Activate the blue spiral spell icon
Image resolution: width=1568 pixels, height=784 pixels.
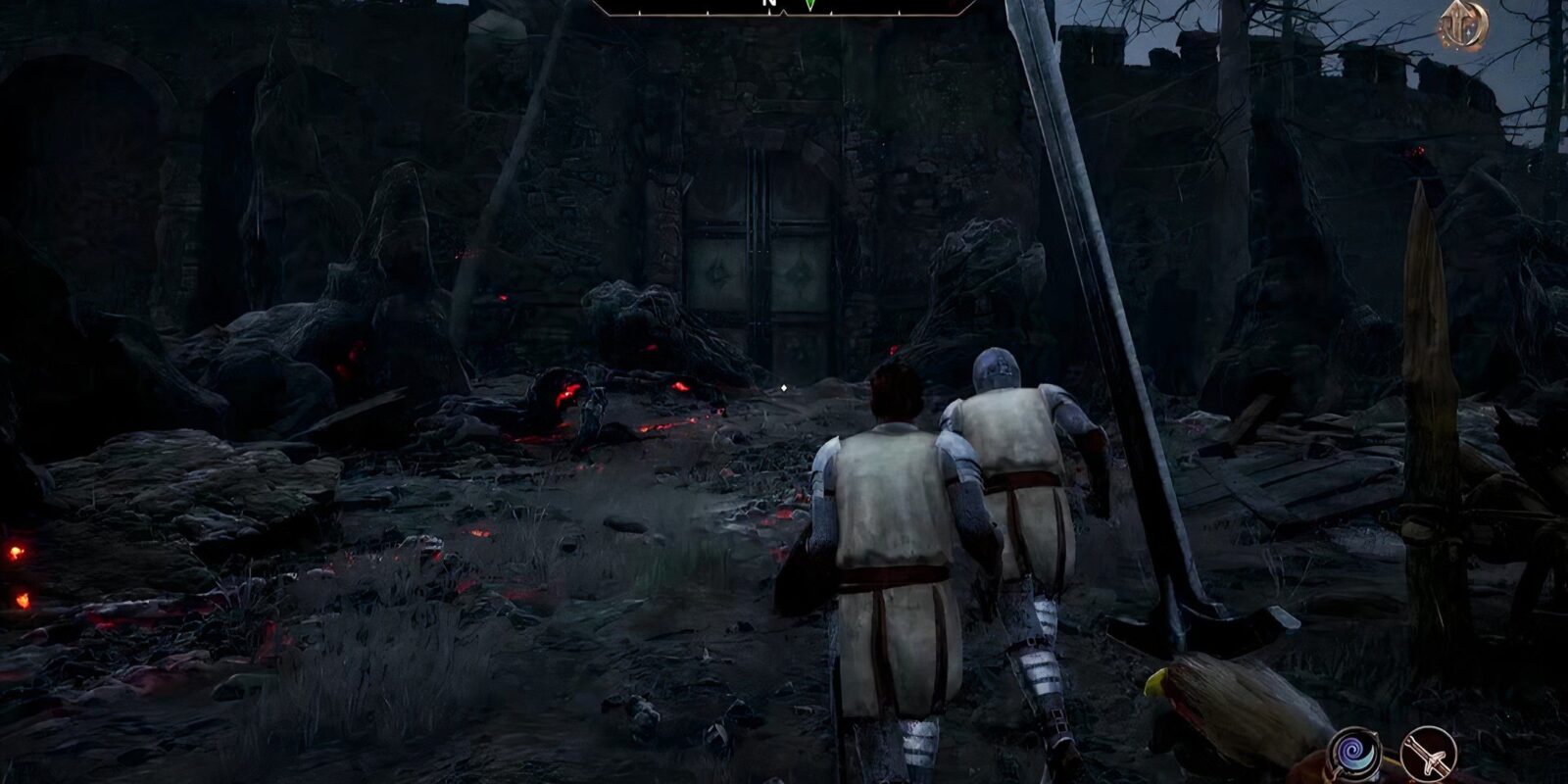[1353, 755]
